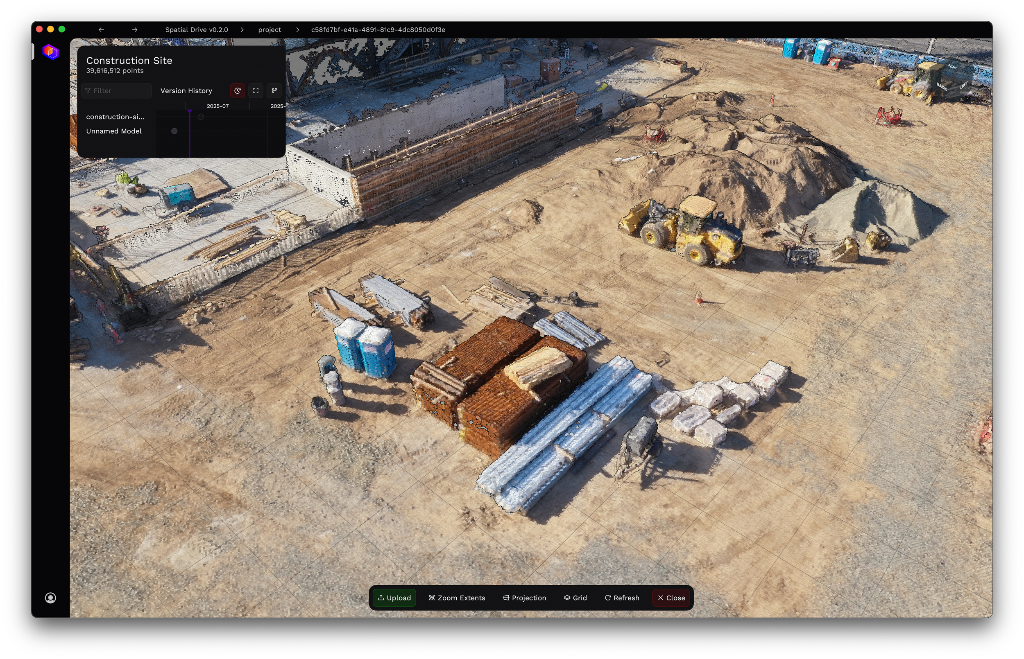
Task: Open the Projection option
Action: (525, 598)
